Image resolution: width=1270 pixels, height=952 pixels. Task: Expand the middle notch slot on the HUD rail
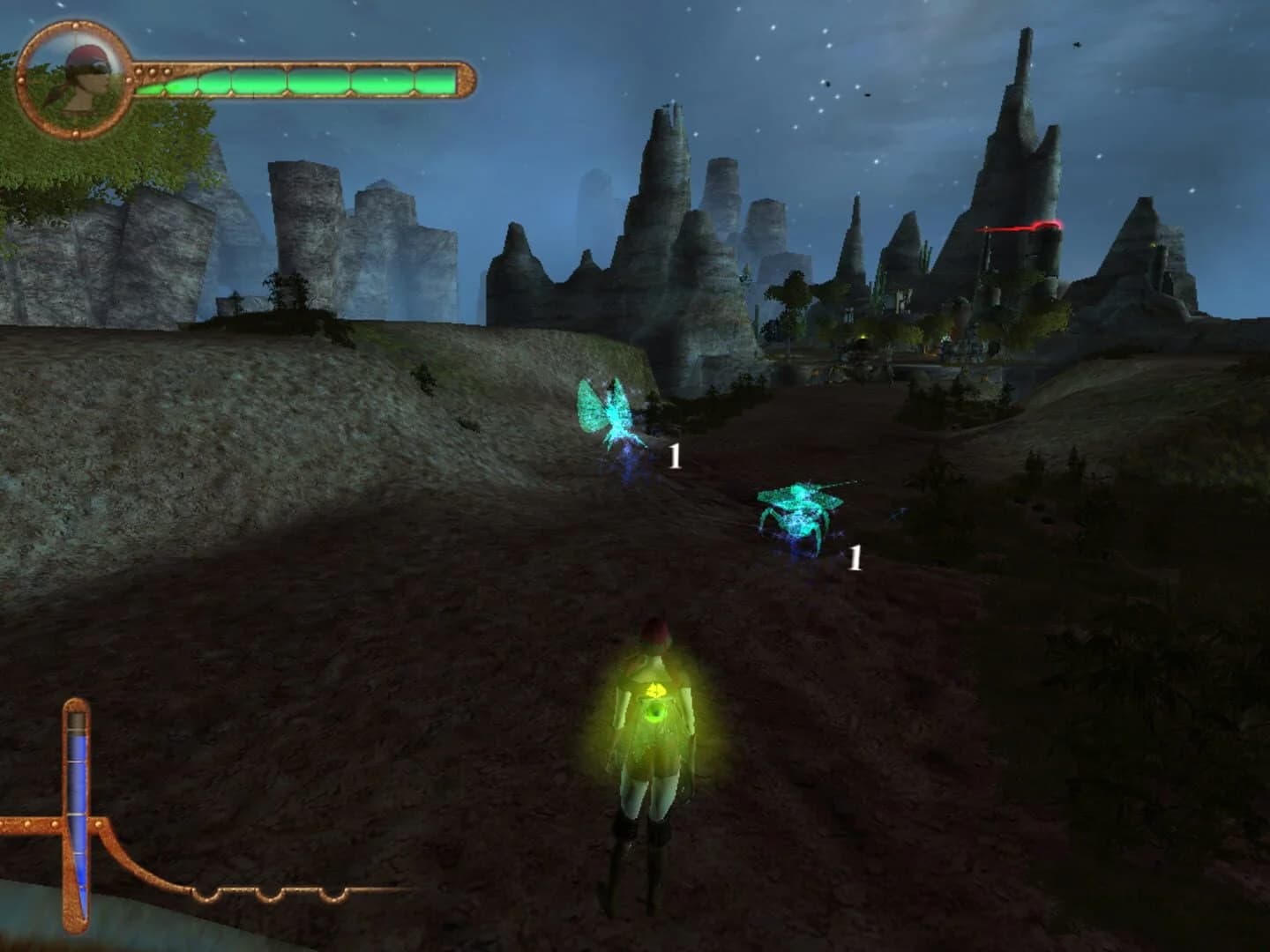click(x=271, y=894)
